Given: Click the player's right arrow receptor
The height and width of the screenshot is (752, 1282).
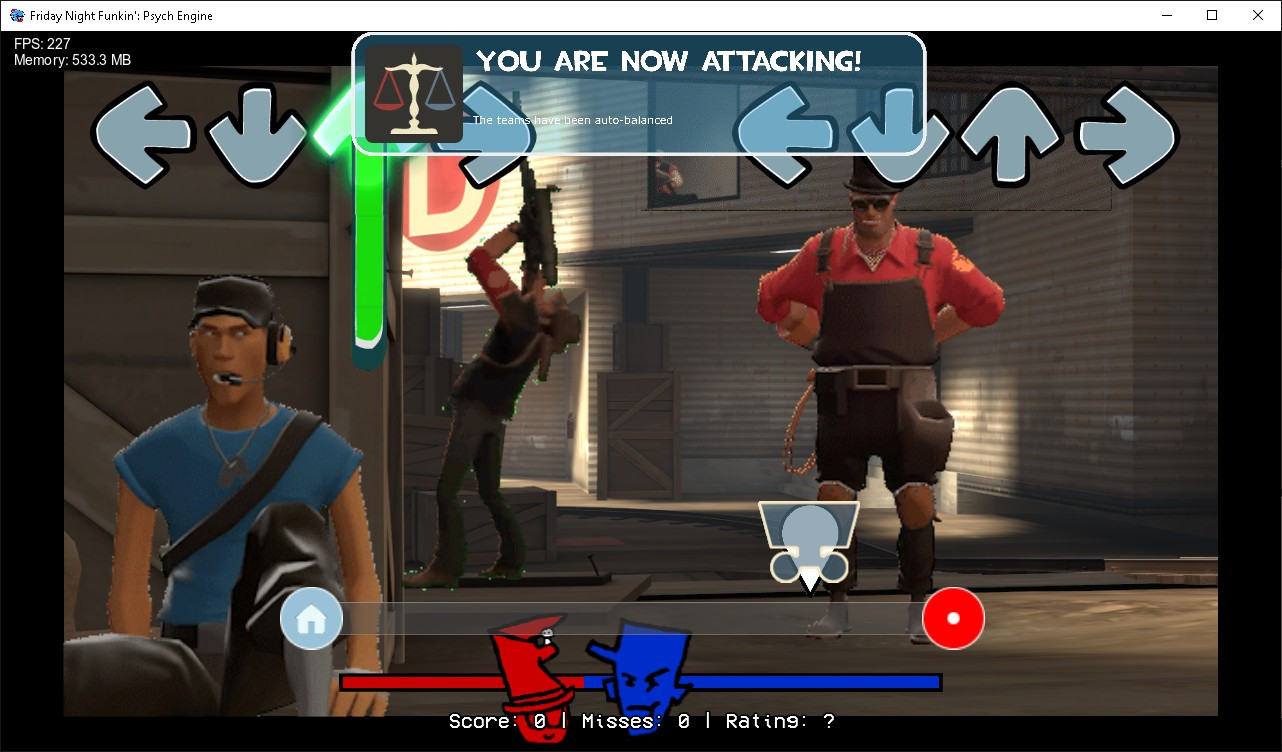Looking at the screenshot, I should (1127, 135).
